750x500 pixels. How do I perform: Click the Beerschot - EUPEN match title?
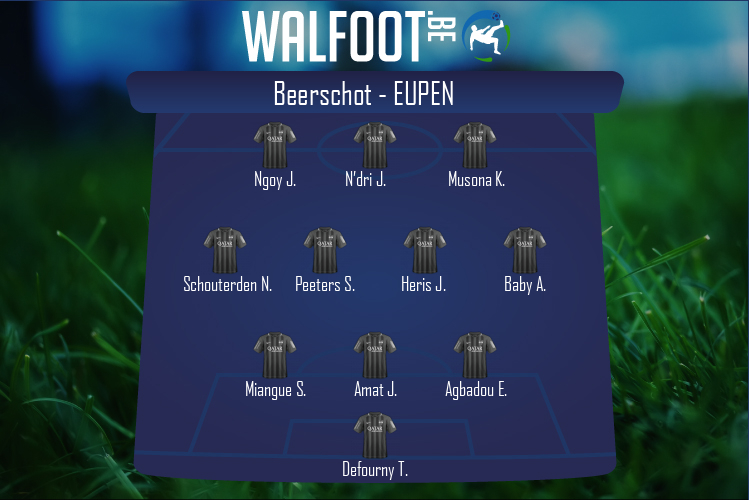364,94
